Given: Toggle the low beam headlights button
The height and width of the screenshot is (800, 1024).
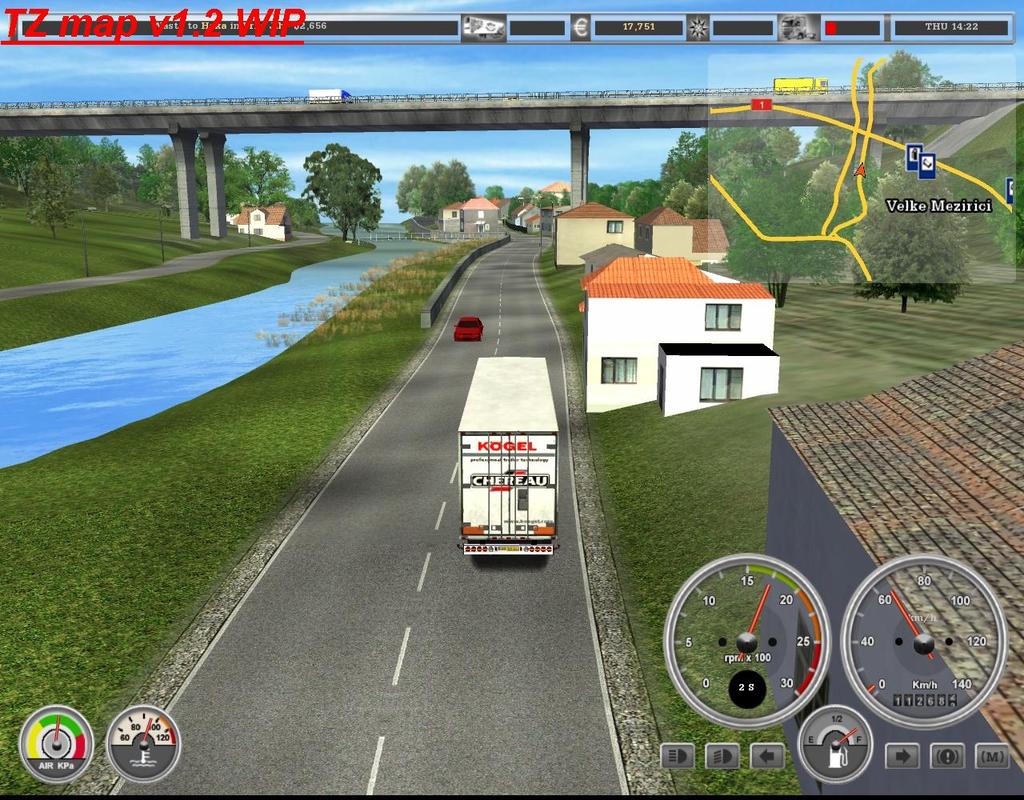Looking at the screenshot, I should 678,755.
